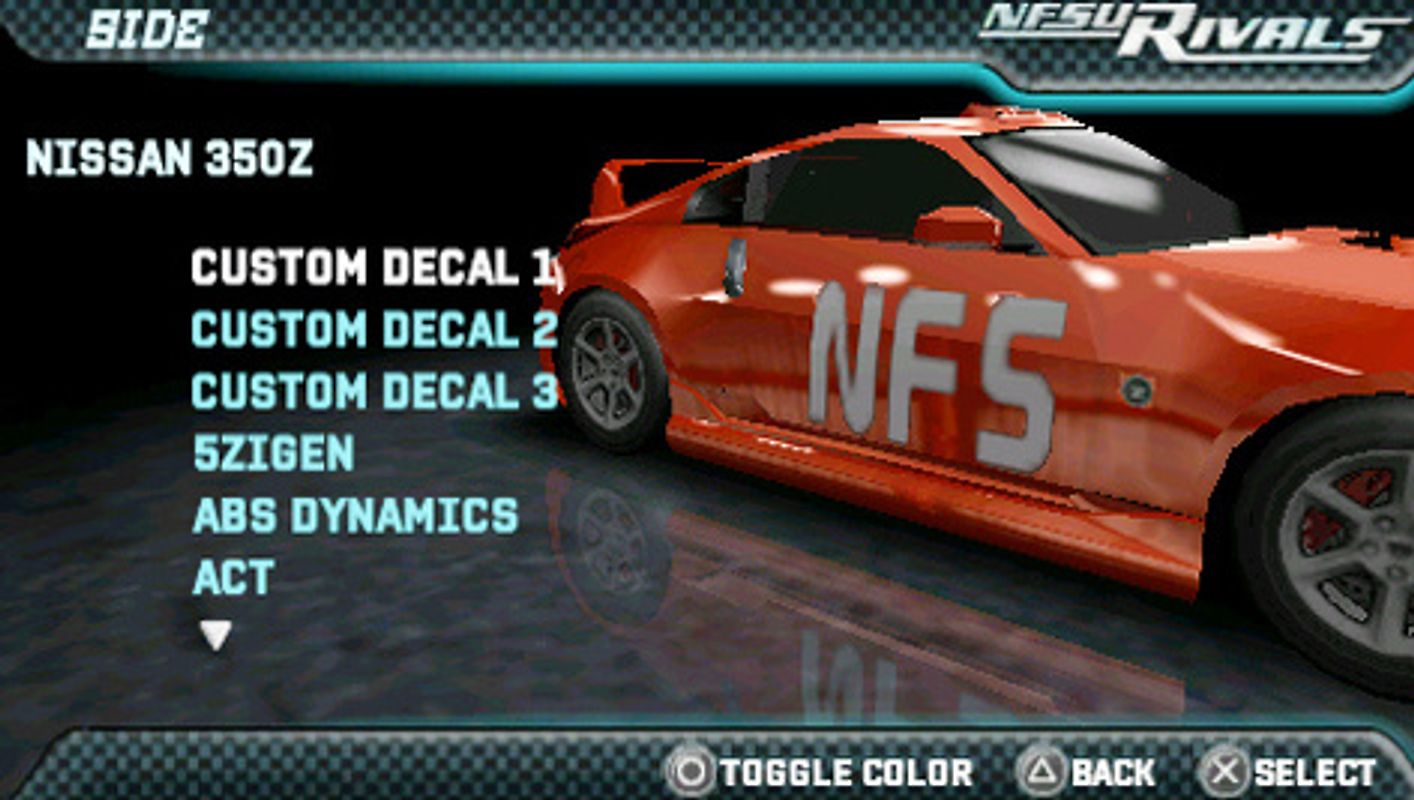
Task: Click the NFSU Rivals logo
Action: (1180, 27)
